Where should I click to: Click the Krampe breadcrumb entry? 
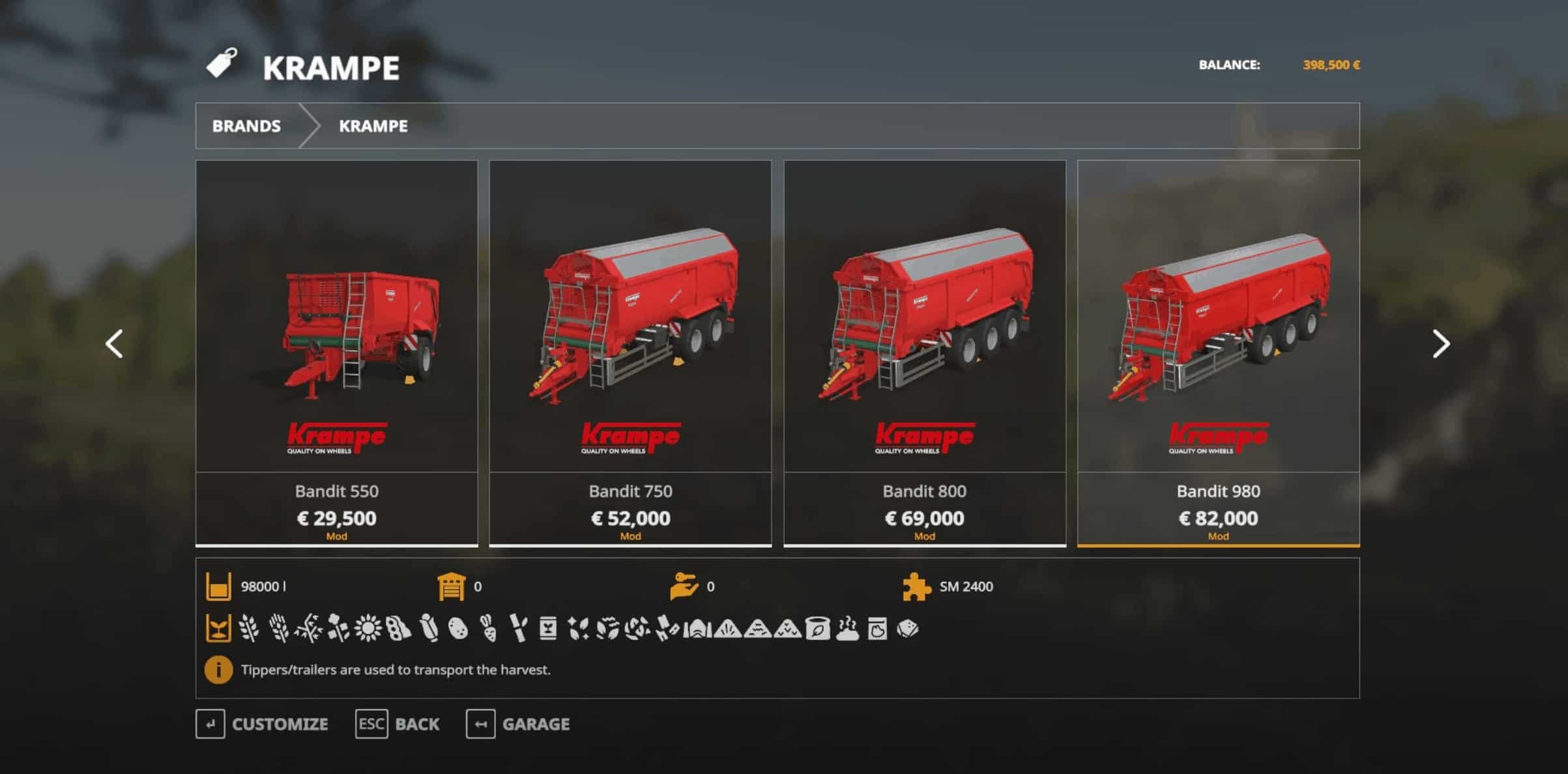pos(373,126)
